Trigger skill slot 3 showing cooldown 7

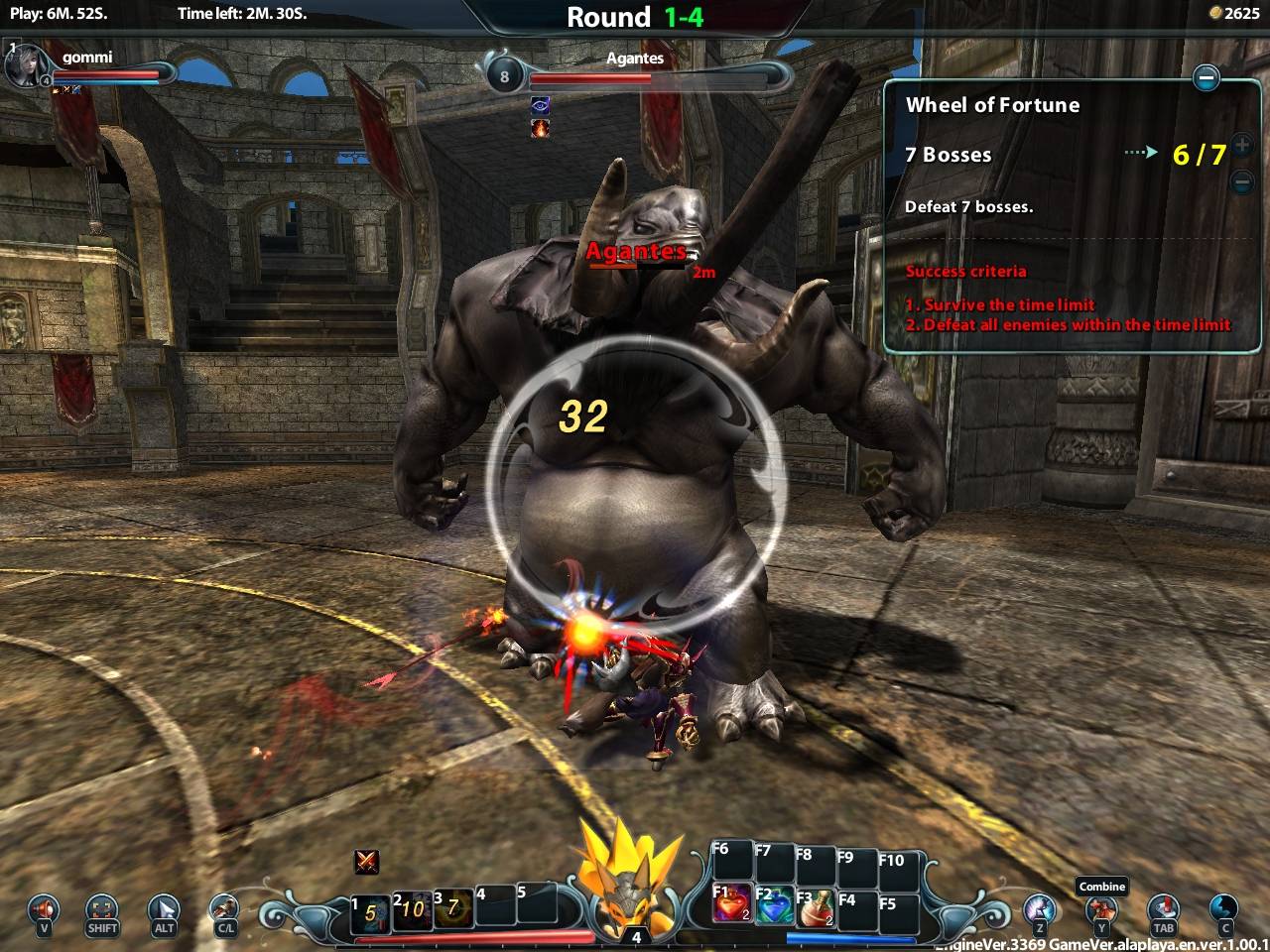pyautogui.click(x=452, y=907)
